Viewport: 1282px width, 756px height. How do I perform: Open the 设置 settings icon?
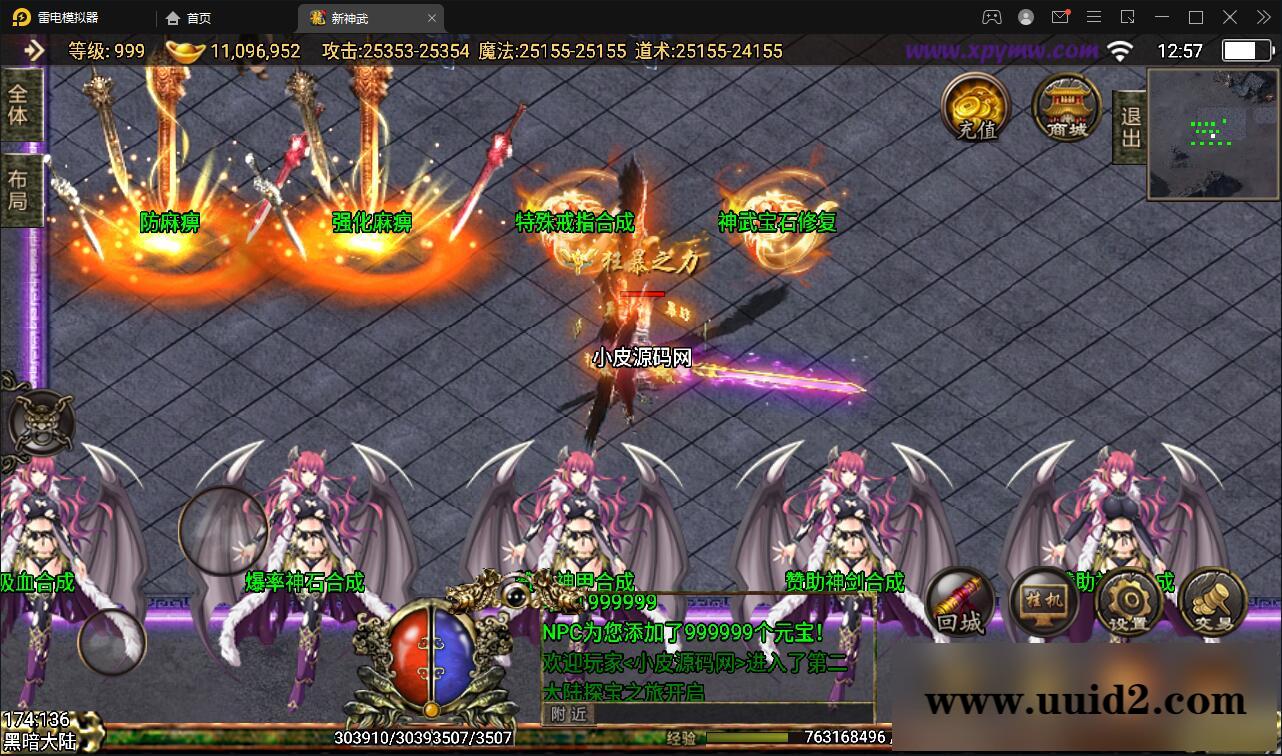[x=1127, y=600]
